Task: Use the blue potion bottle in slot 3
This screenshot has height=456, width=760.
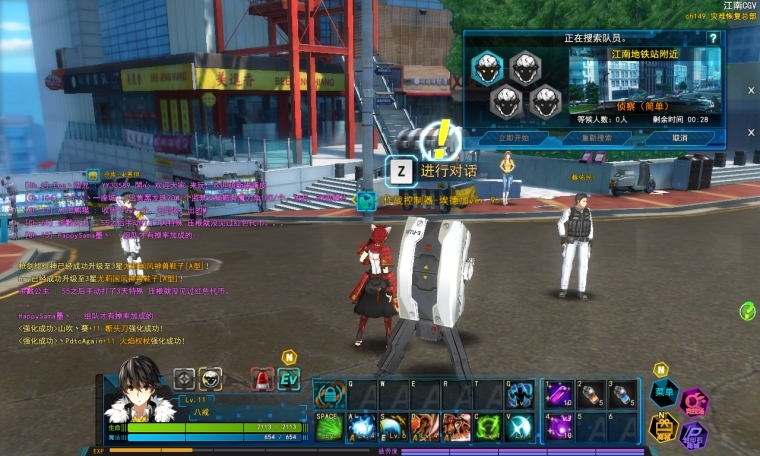Action: [622, 395]
